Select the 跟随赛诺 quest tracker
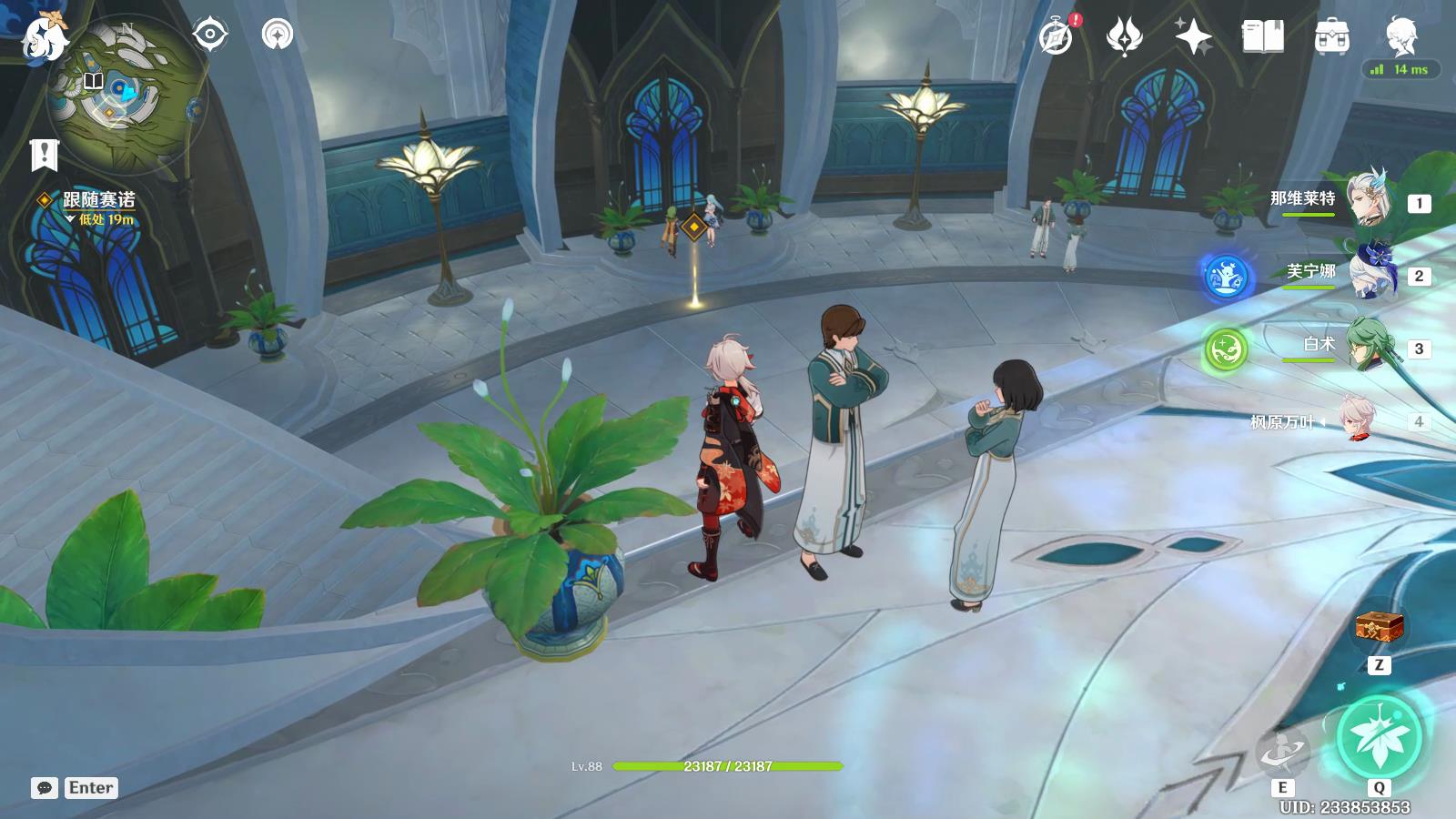The height and width of the screenshot is (819, 1456). tap(98, 200)
